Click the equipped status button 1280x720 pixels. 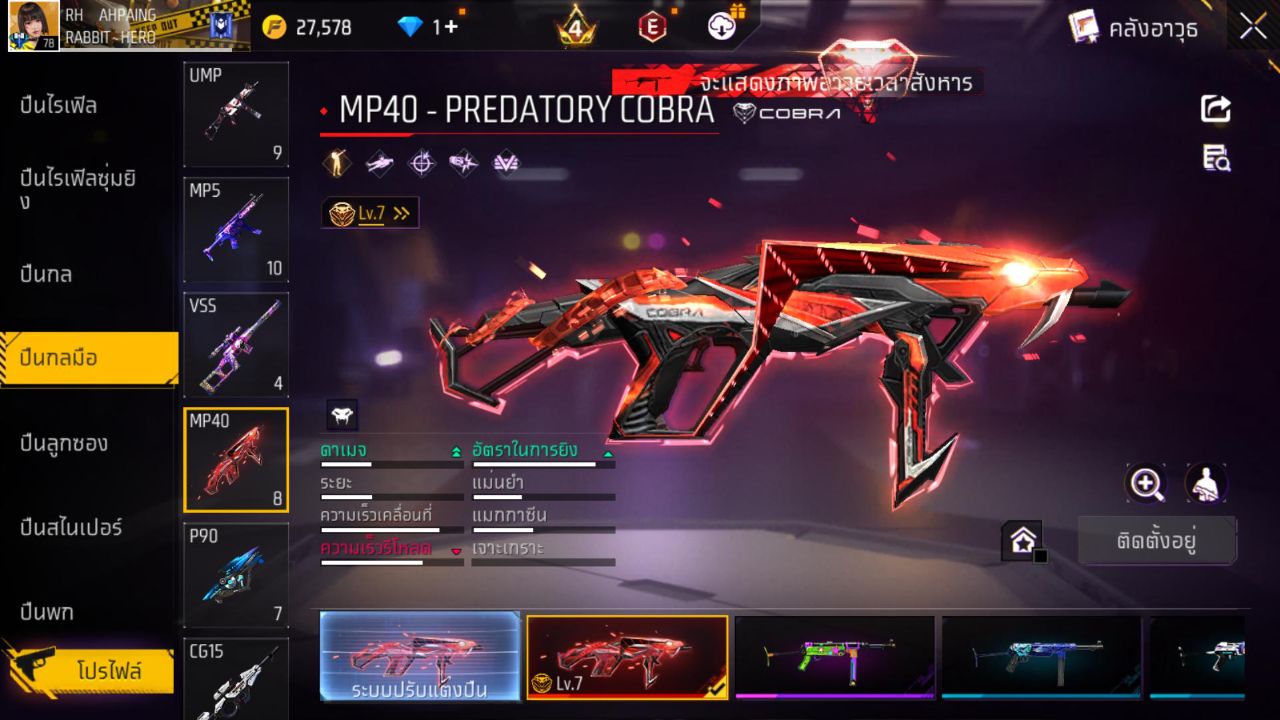pyautogui.click(x=1158, y=539)
